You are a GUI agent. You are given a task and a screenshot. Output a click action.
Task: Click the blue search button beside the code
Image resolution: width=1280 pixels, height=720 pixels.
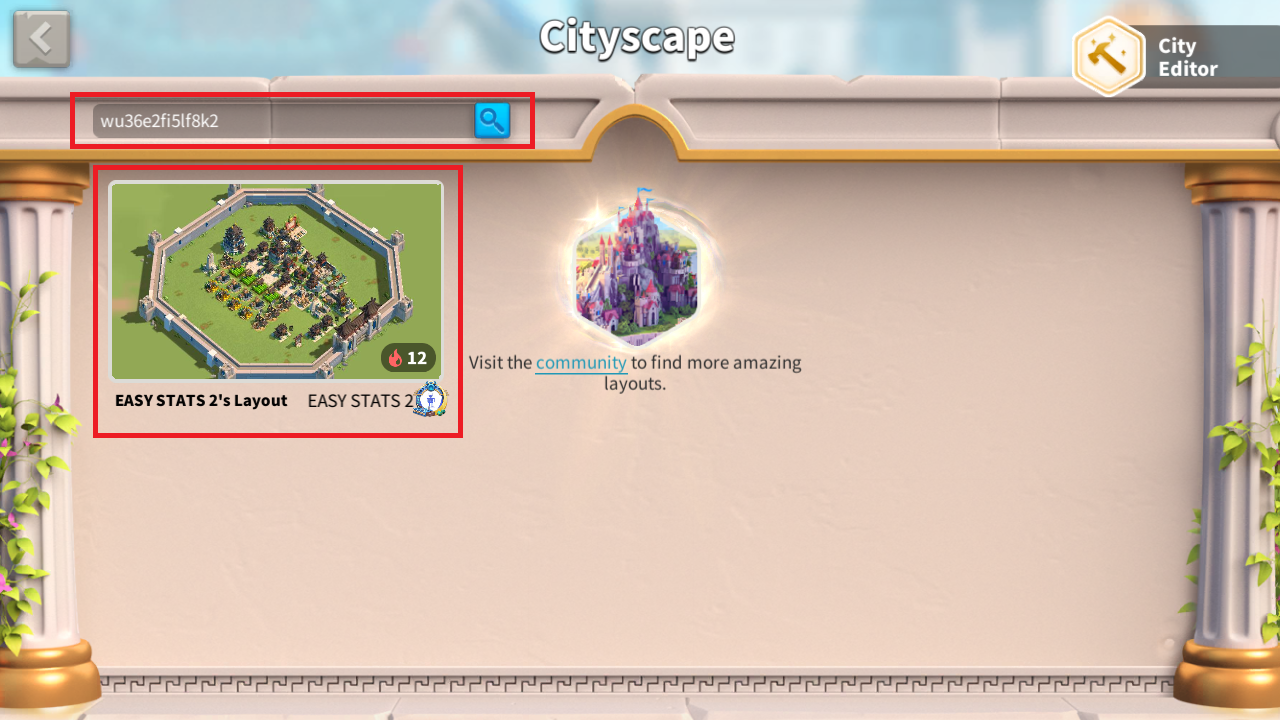click(x=491, y=120)
